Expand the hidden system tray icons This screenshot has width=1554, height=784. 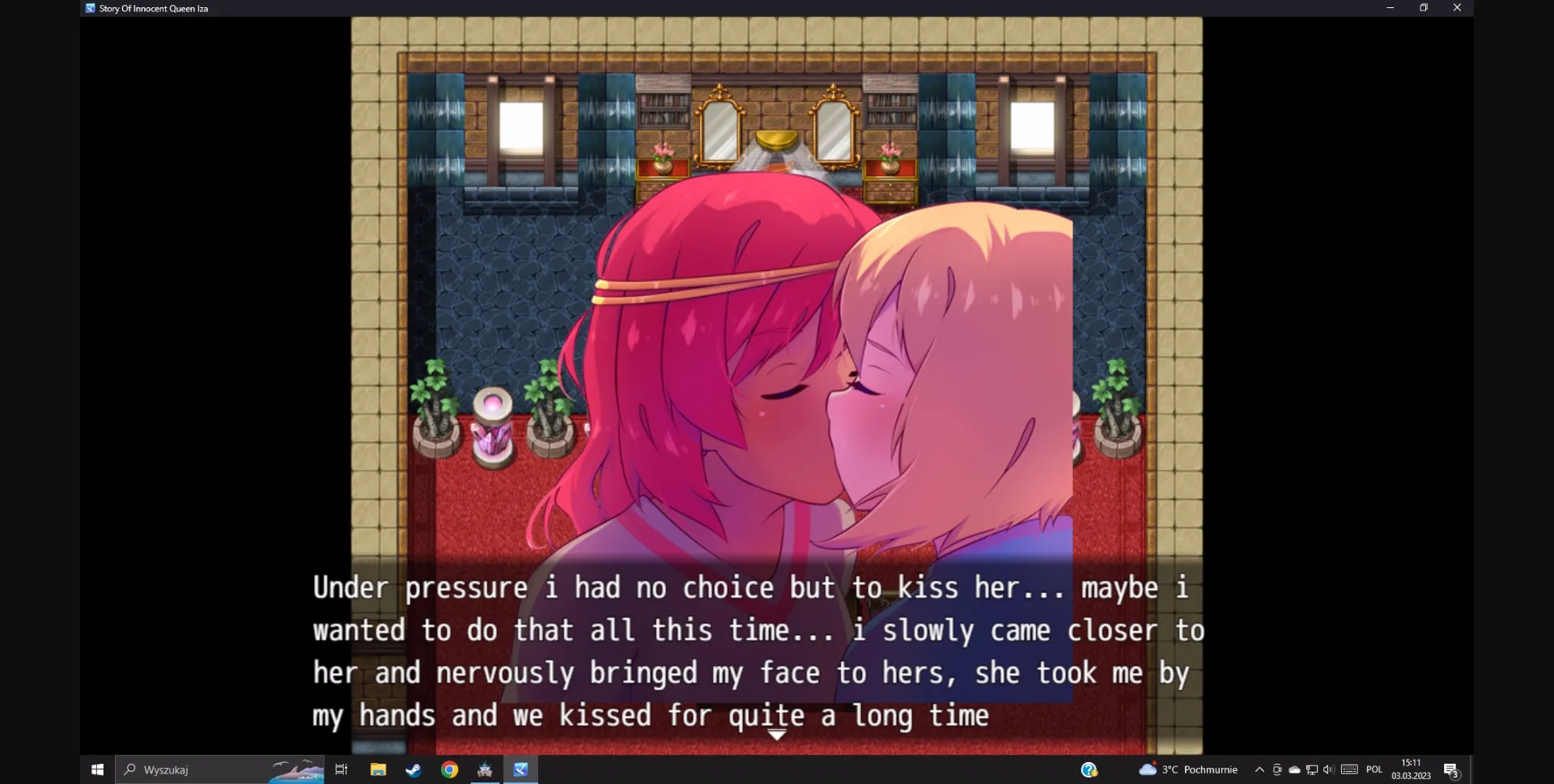[x=1260, y=769]
